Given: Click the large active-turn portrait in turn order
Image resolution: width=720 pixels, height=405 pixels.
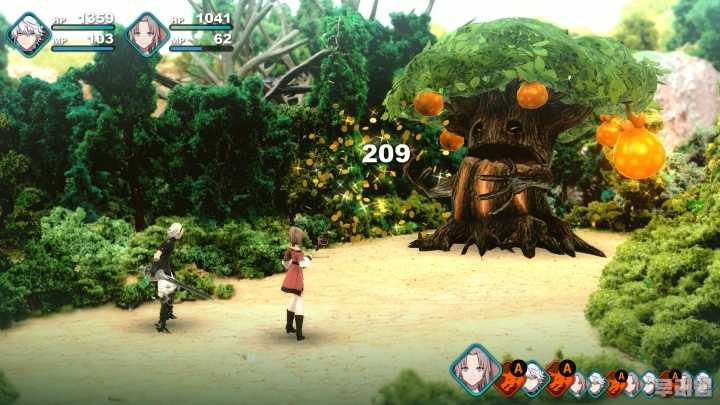Looking at the screenshot, I should pyautogui.click(x=475, y=369).
